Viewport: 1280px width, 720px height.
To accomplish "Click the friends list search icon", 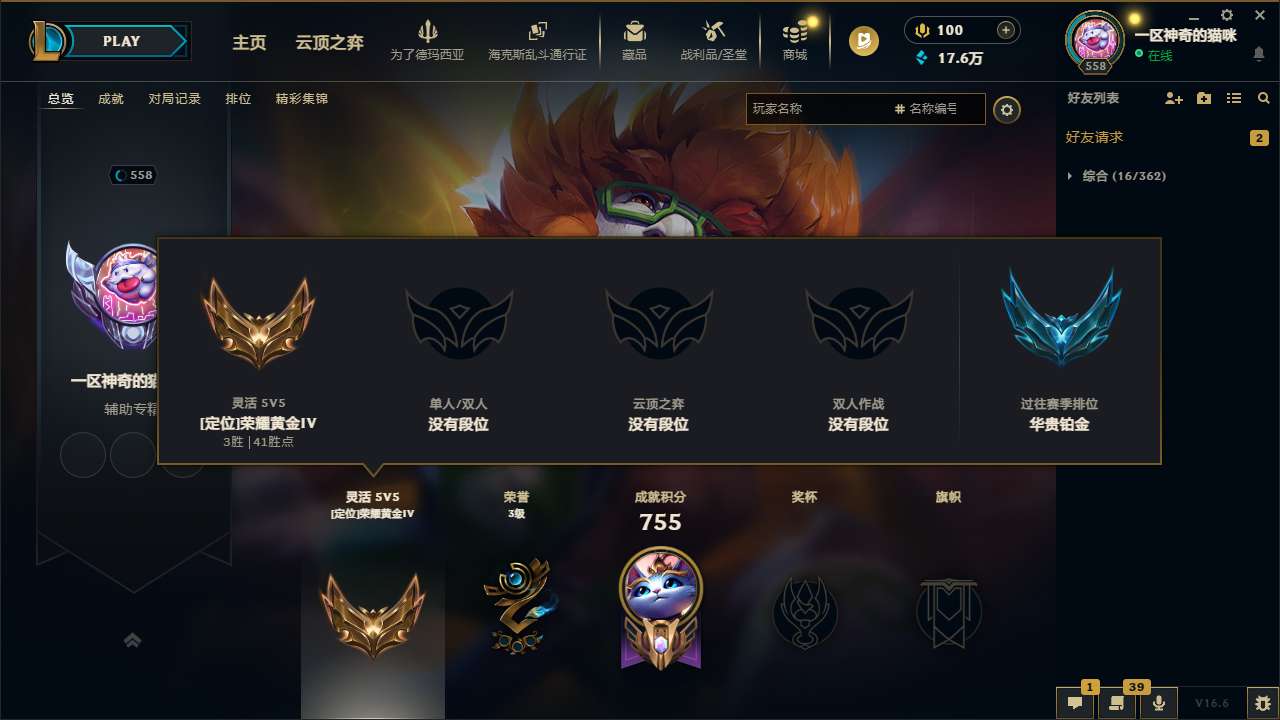I will [1263, 98].
